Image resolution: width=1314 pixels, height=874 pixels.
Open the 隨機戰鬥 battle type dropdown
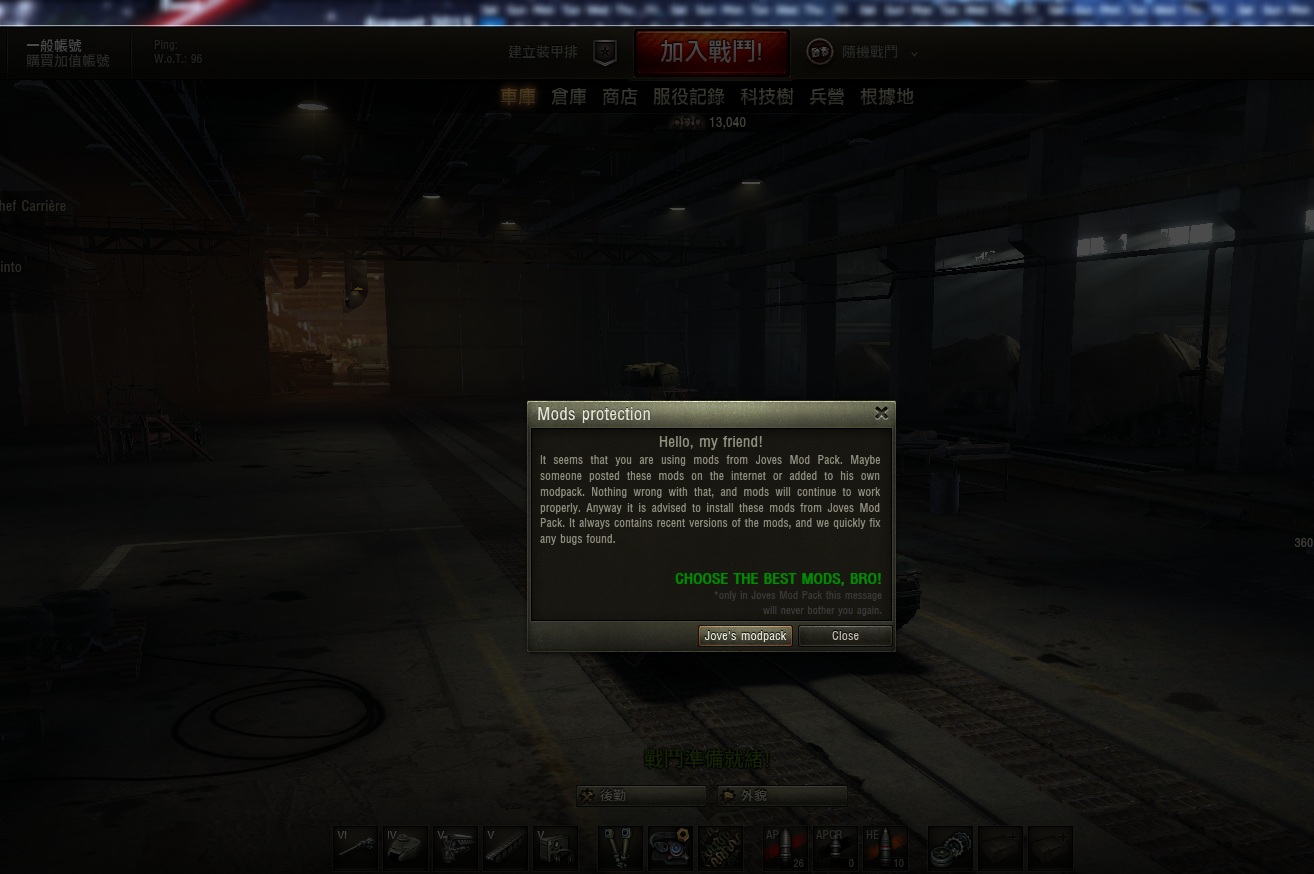pos(863,52)
